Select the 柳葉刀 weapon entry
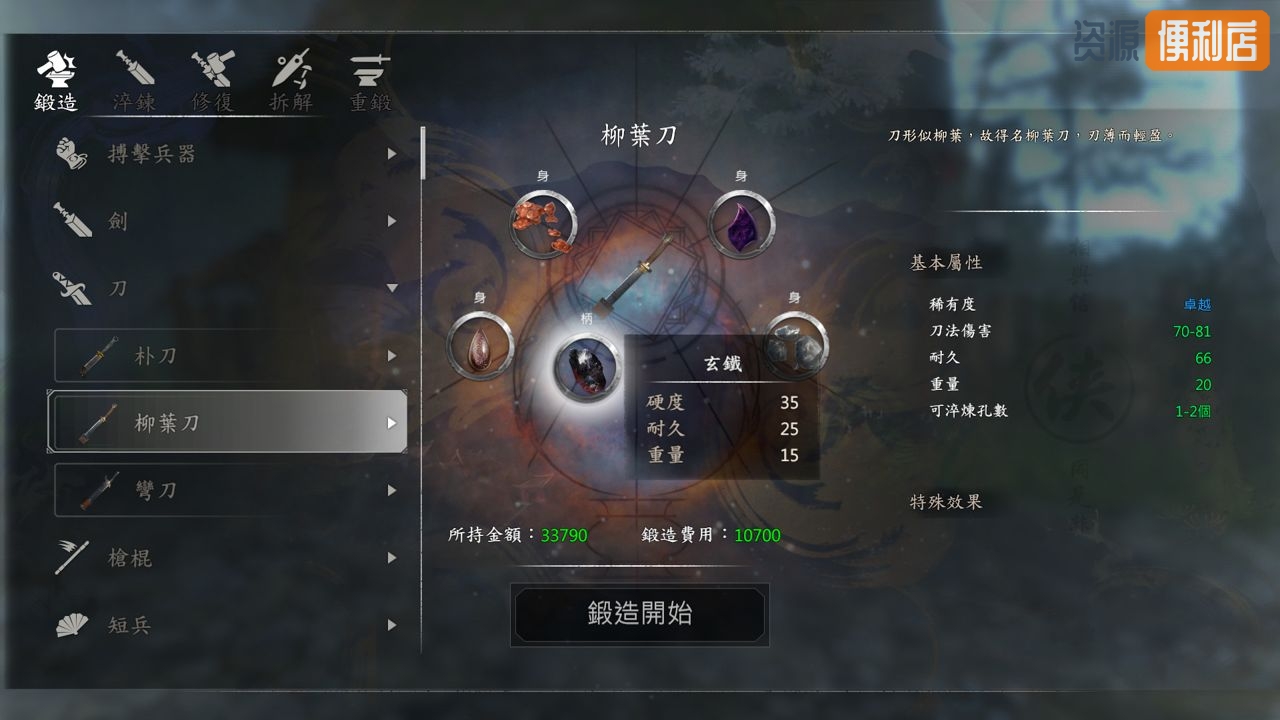1280x720 pixels. [228, 422]
